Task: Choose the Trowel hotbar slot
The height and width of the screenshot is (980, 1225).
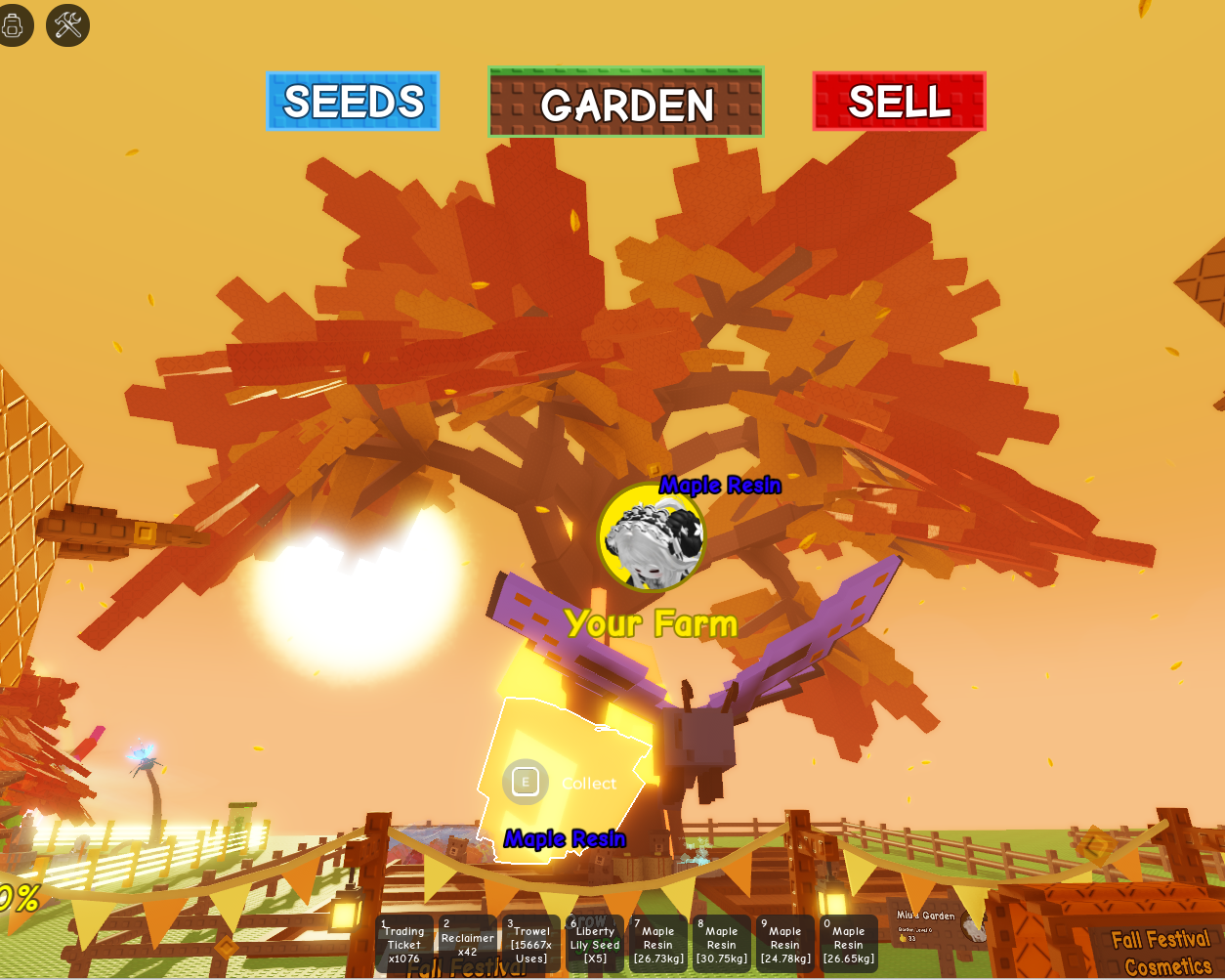Action: click(x=530, y=944)
